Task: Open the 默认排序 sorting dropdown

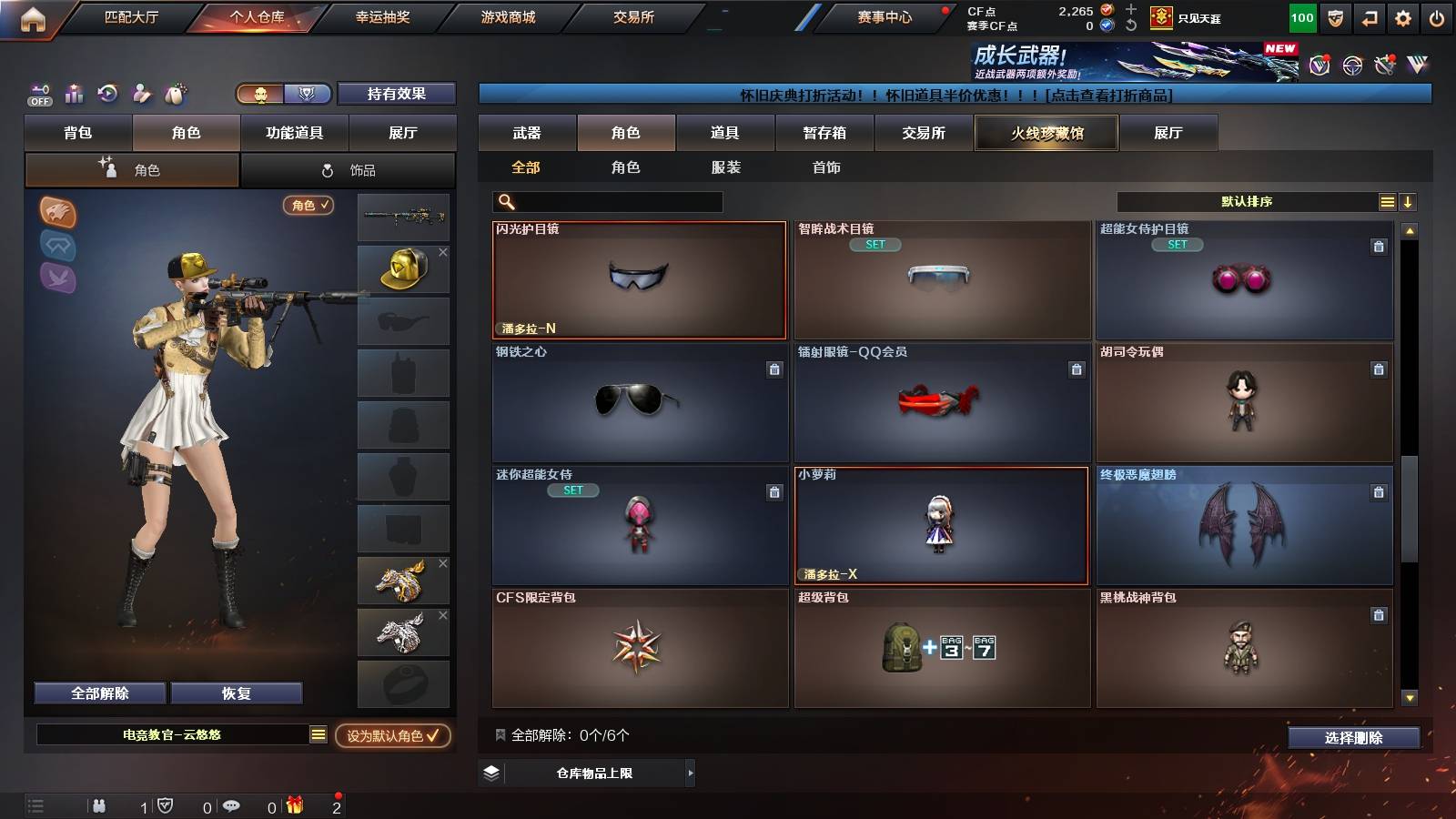Action: point(1247,201)
